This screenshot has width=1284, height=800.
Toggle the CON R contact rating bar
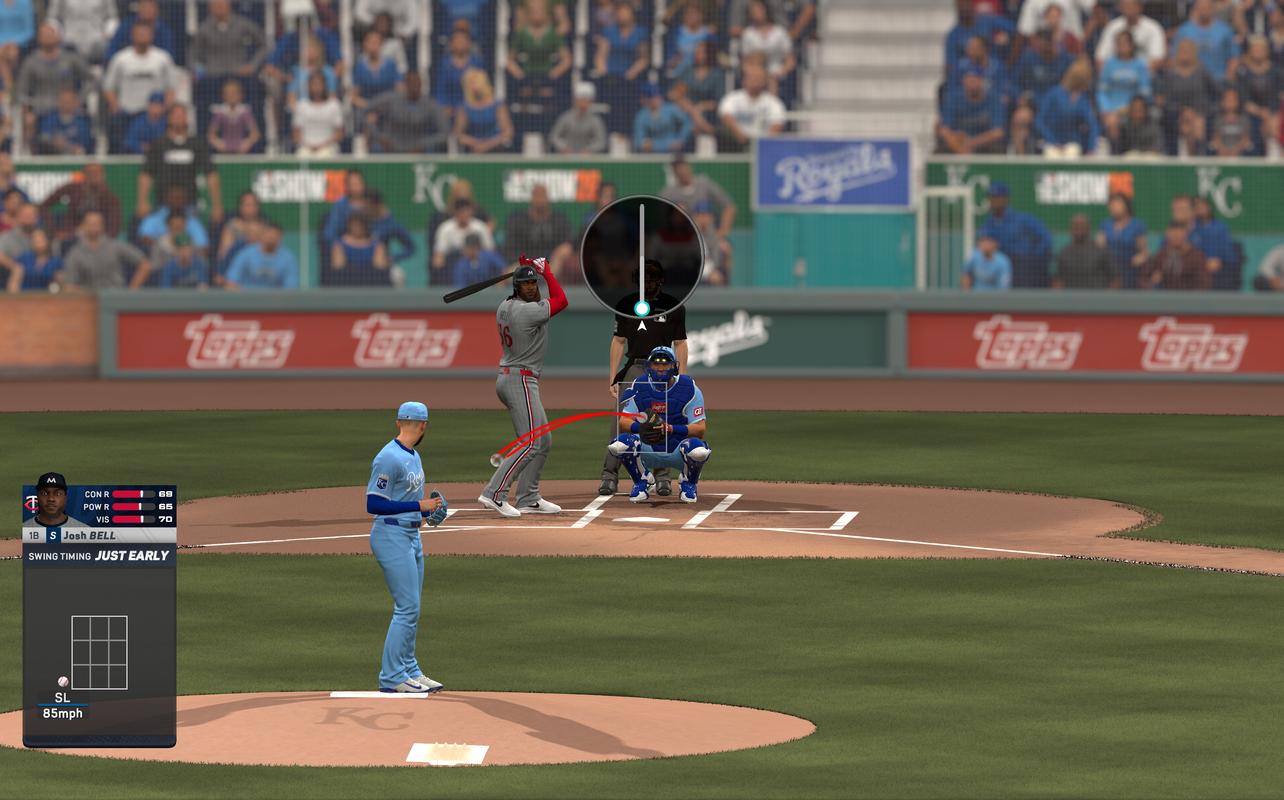132,491
